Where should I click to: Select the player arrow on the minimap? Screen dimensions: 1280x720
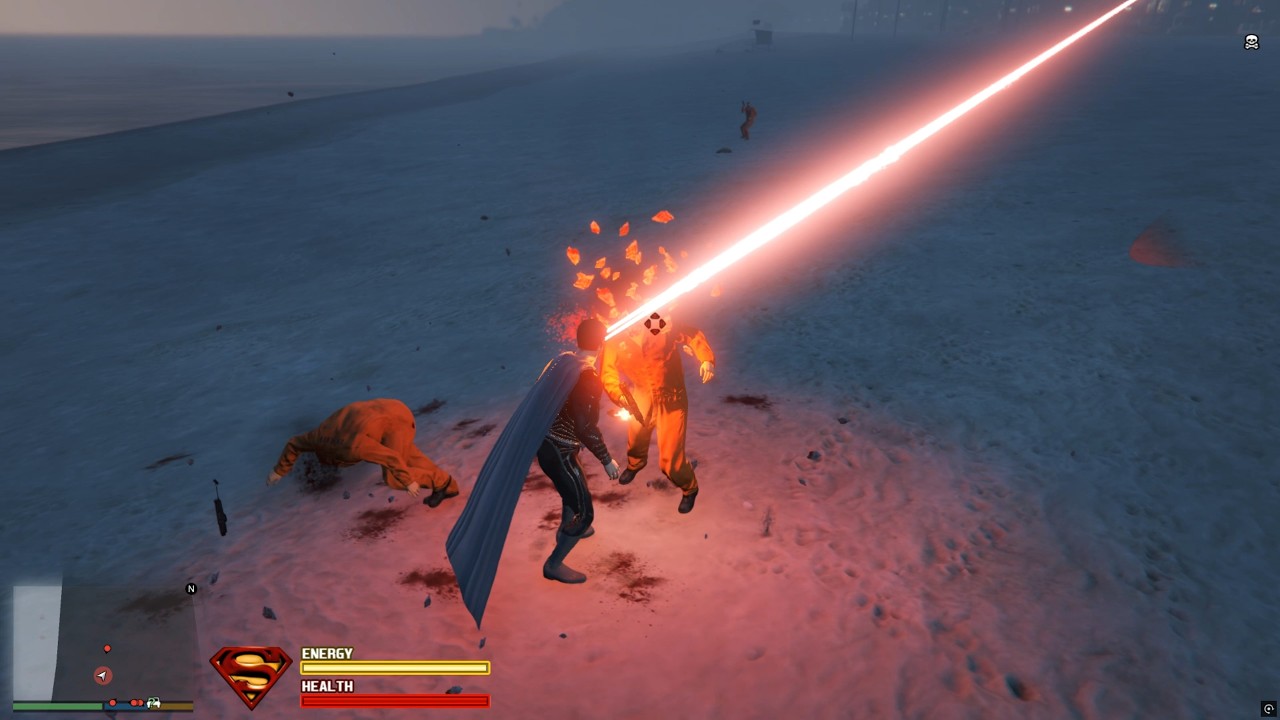click(x=103, y=676)
